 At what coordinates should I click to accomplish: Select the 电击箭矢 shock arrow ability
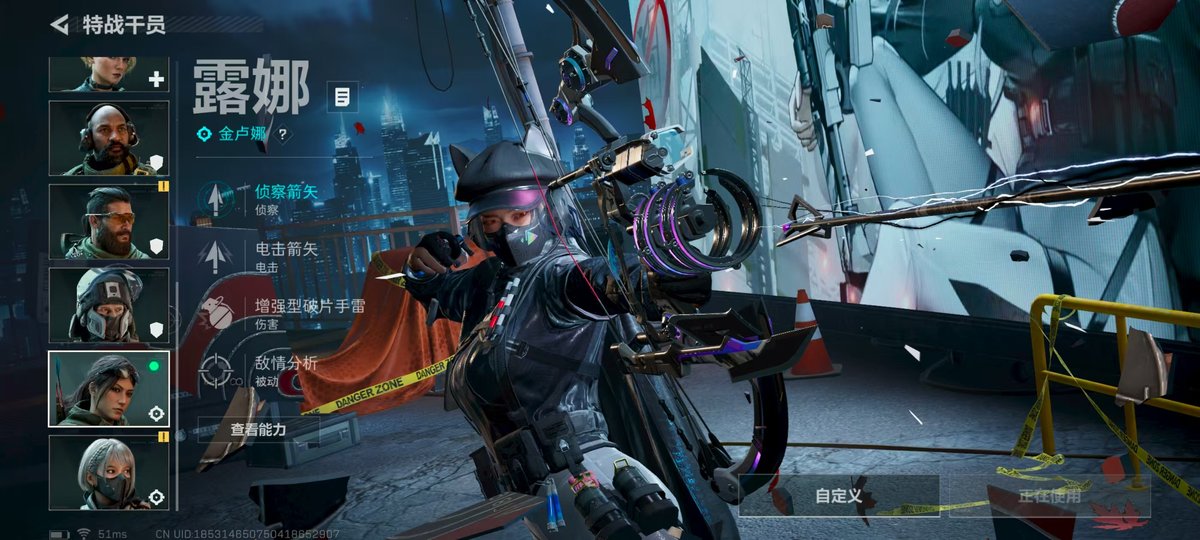point(260,254)
